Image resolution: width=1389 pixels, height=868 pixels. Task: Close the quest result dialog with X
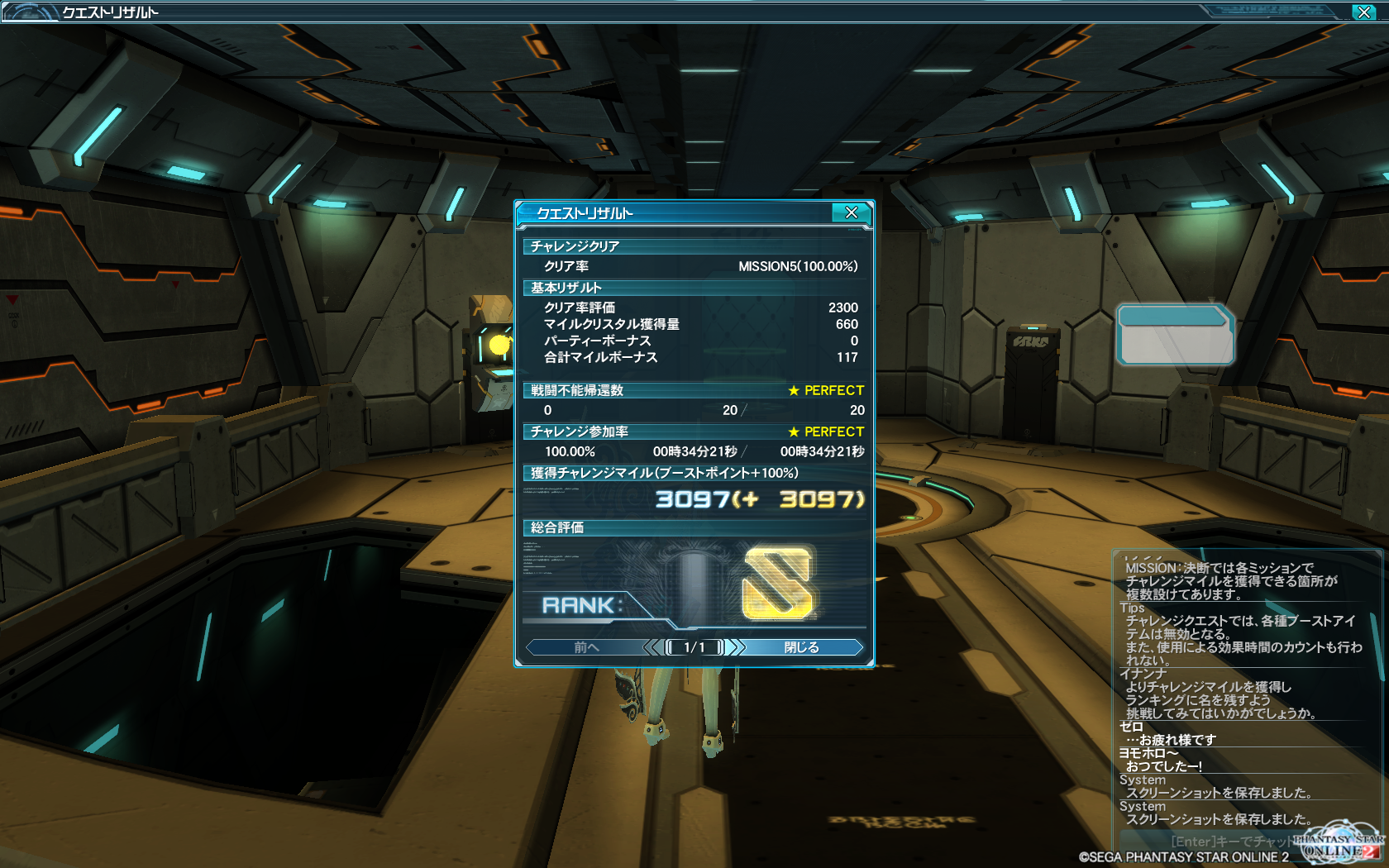coord(851,212)
